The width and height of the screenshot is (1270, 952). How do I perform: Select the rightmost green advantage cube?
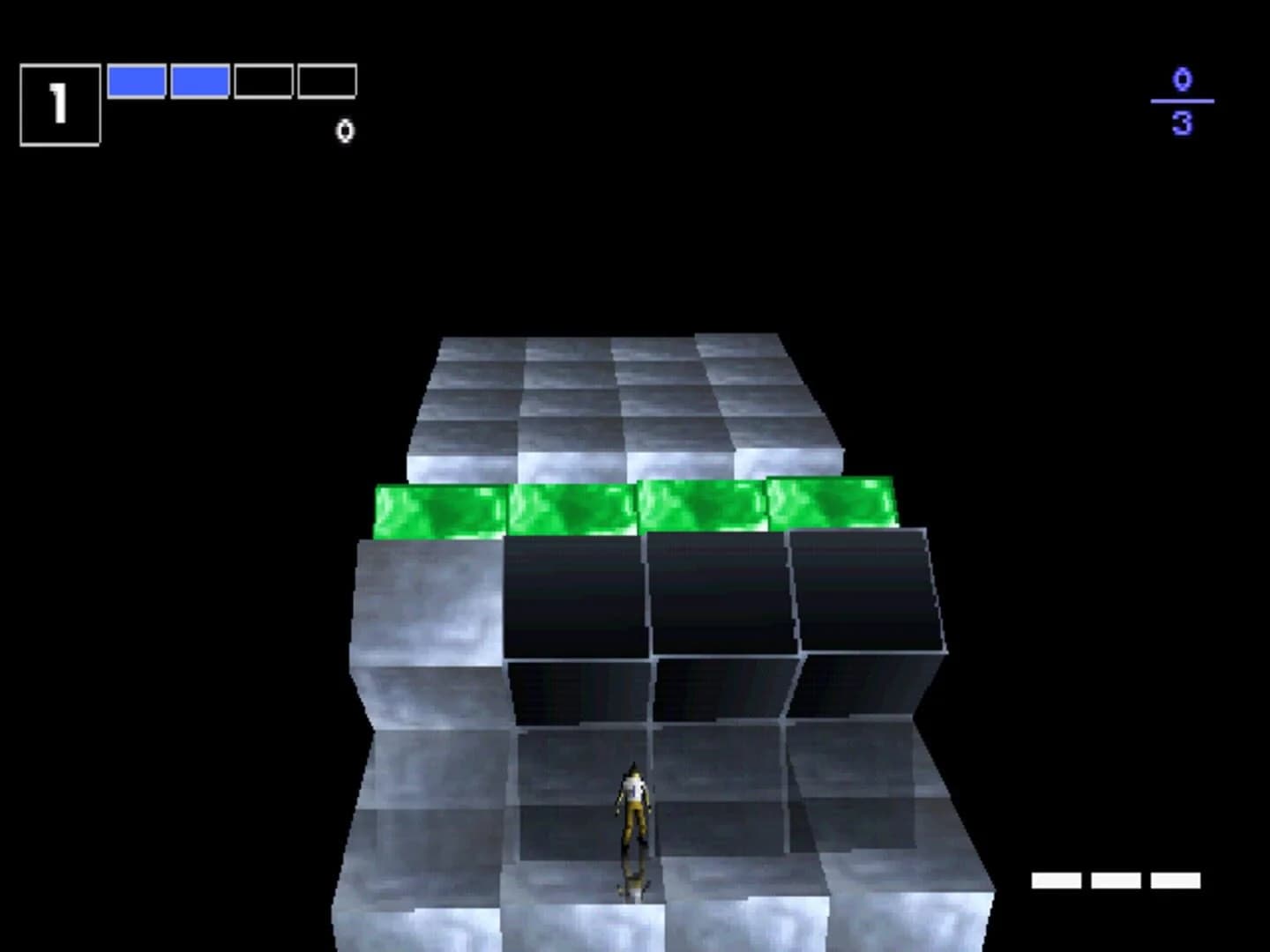click(x=829, y=502)
